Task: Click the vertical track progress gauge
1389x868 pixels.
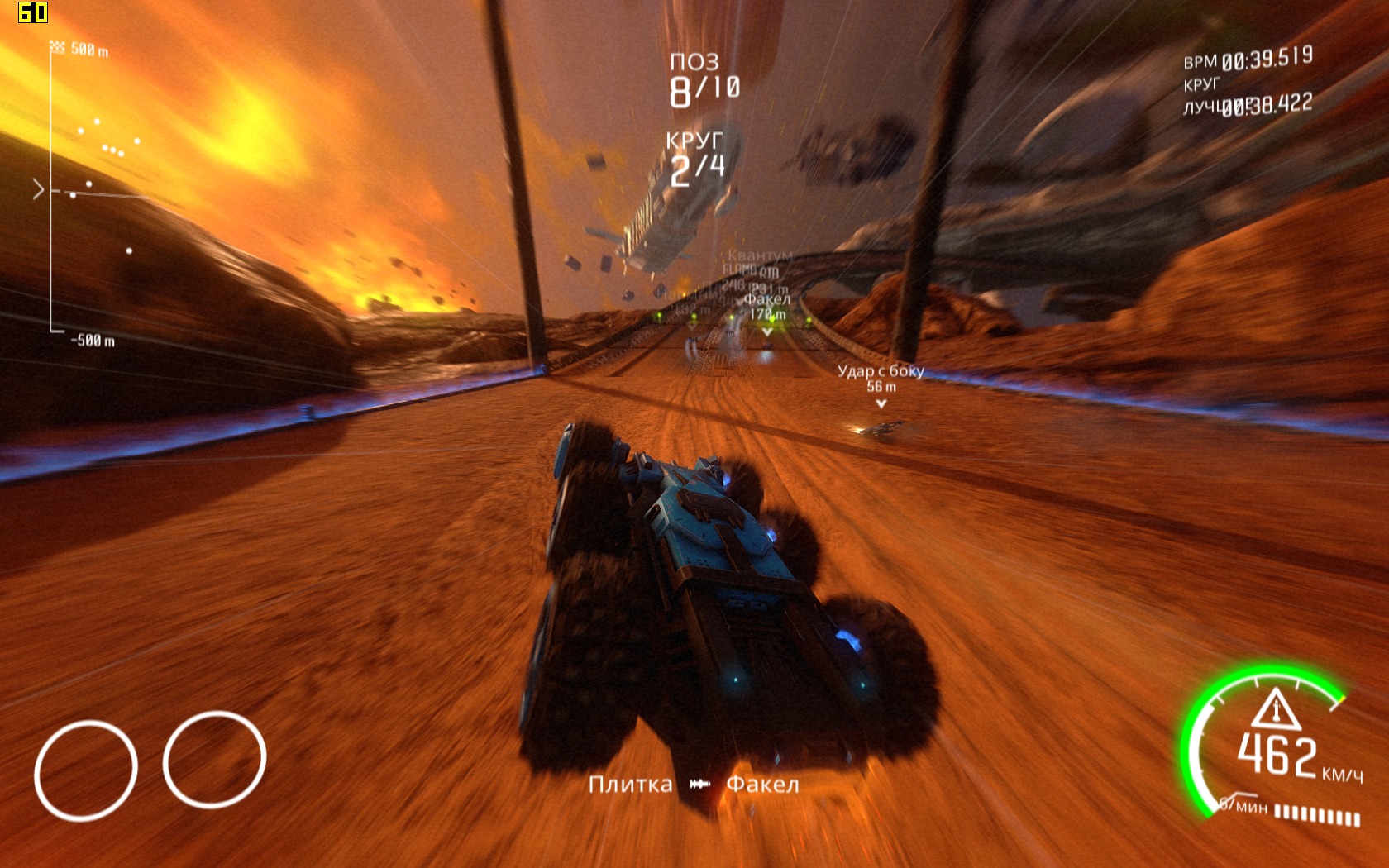Action: 51,190
